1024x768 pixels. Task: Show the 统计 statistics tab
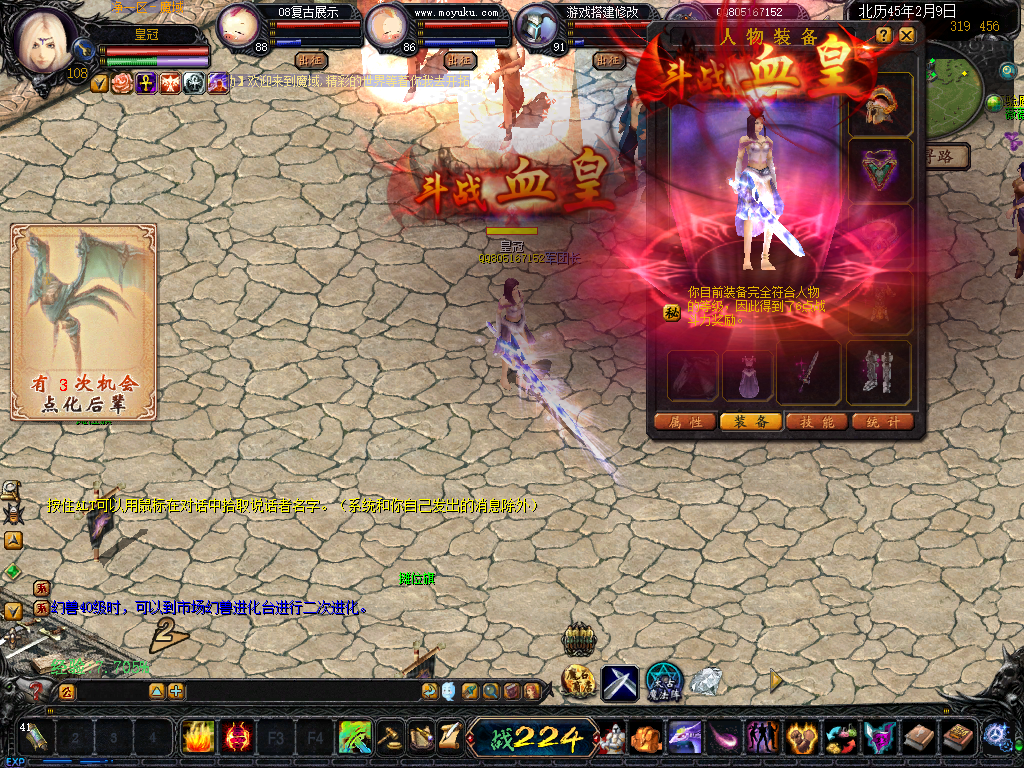point(883,422)
